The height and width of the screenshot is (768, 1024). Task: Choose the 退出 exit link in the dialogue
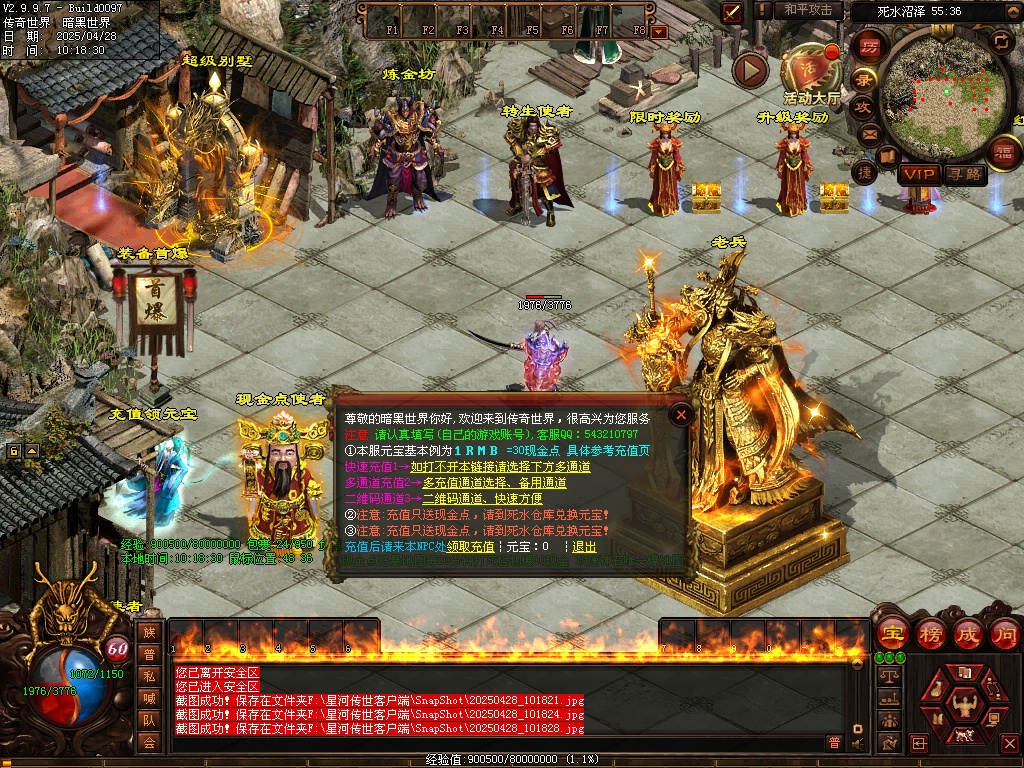tap(584, 547)
